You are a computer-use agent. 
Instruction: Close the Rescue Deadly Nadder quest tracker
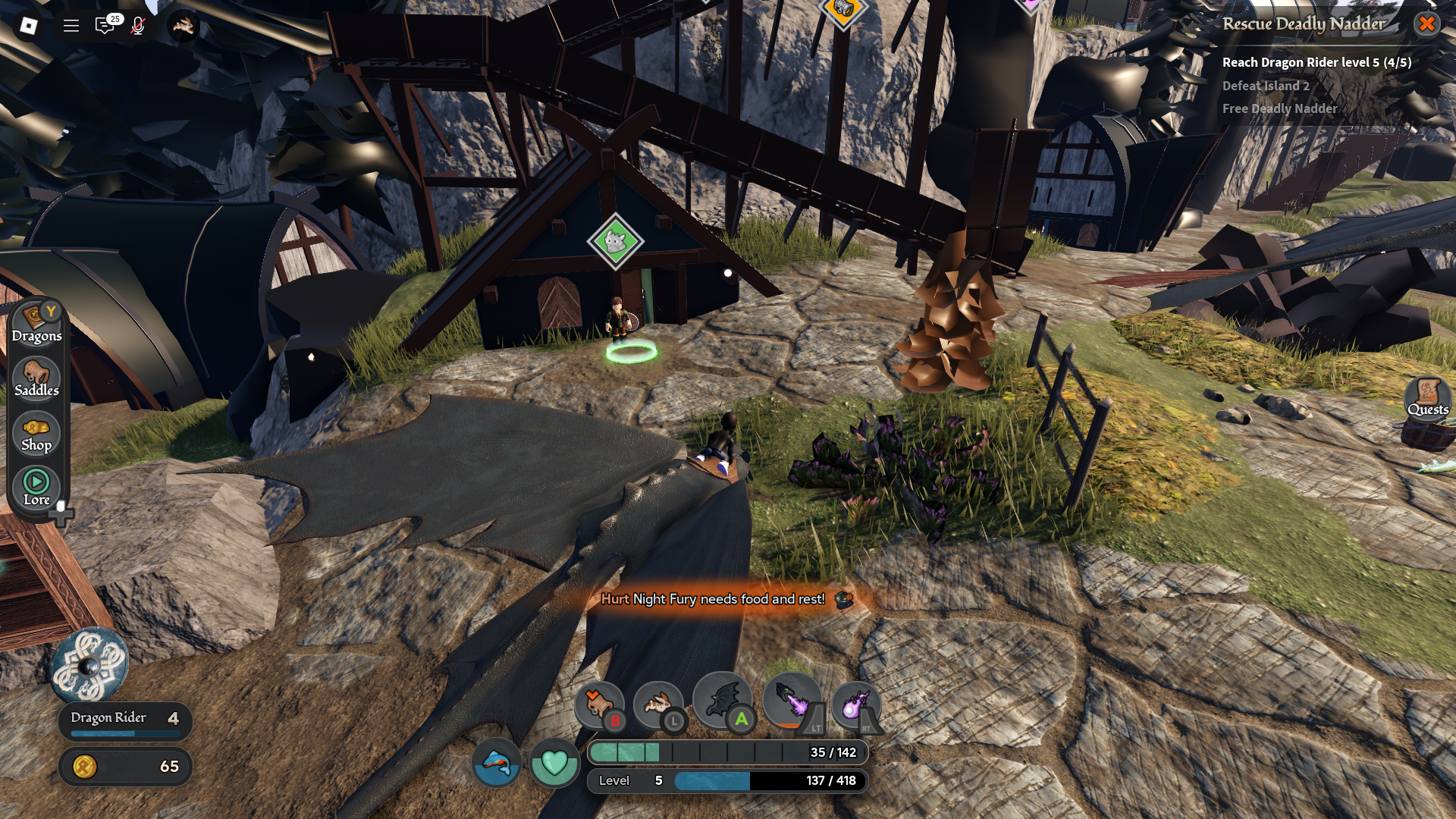pyautogui.click(x=1426, y=24)
